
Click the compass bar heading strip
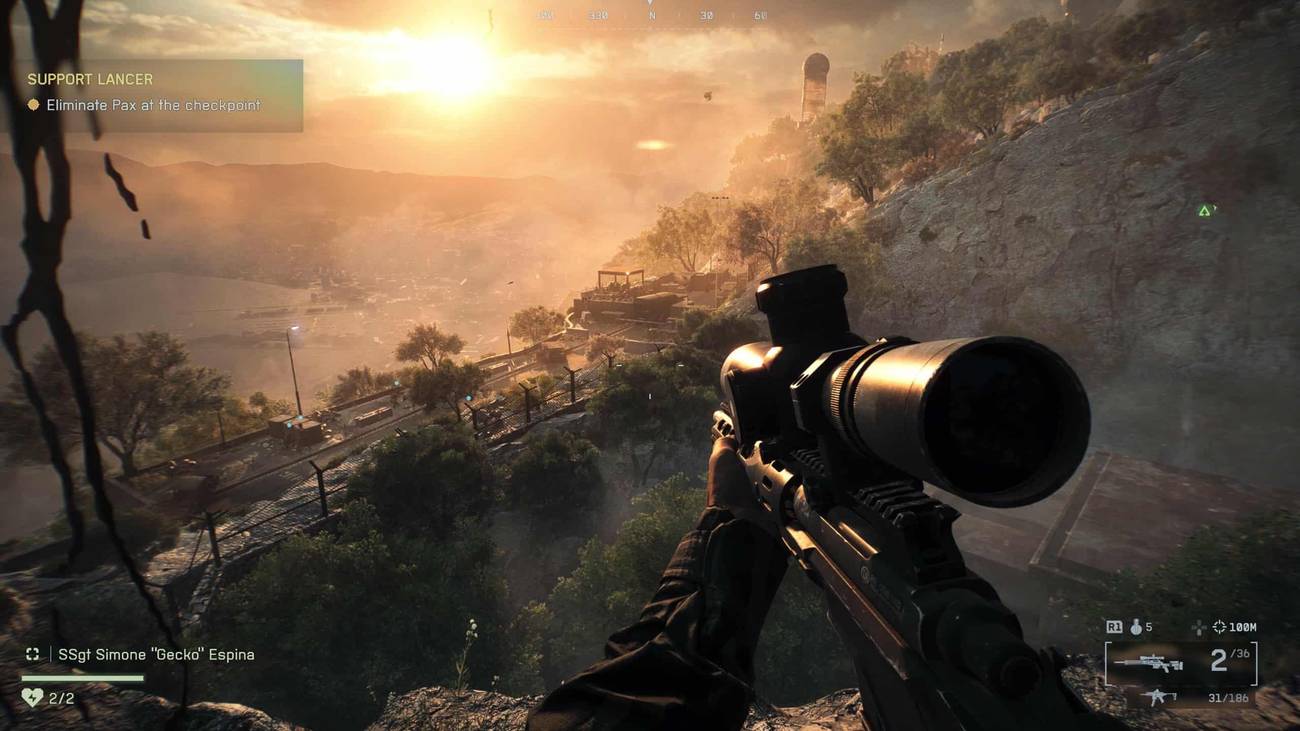coord(650,17)
